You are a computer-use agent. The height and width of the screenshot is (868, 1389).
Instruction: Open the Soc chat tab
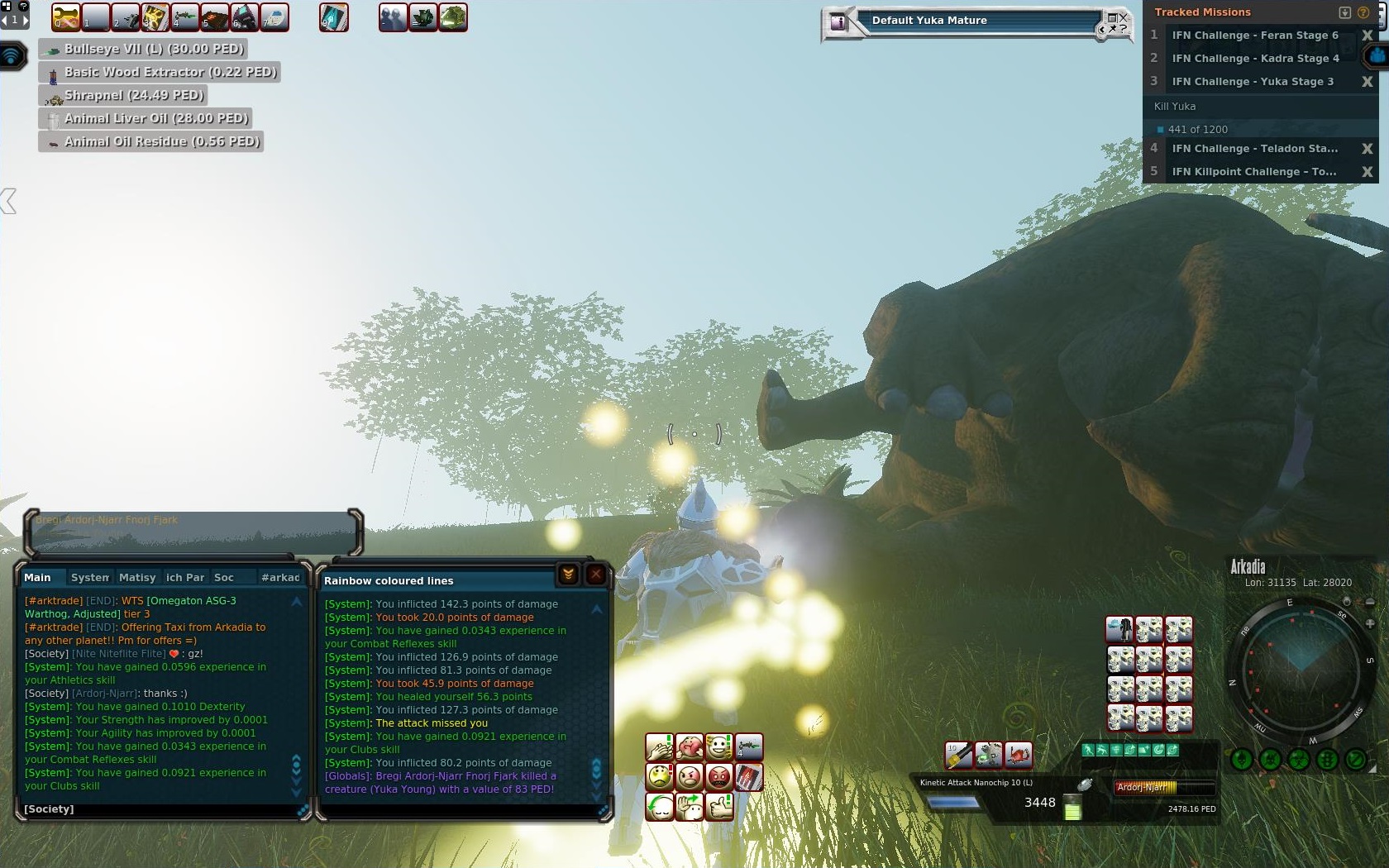point(223,578)
